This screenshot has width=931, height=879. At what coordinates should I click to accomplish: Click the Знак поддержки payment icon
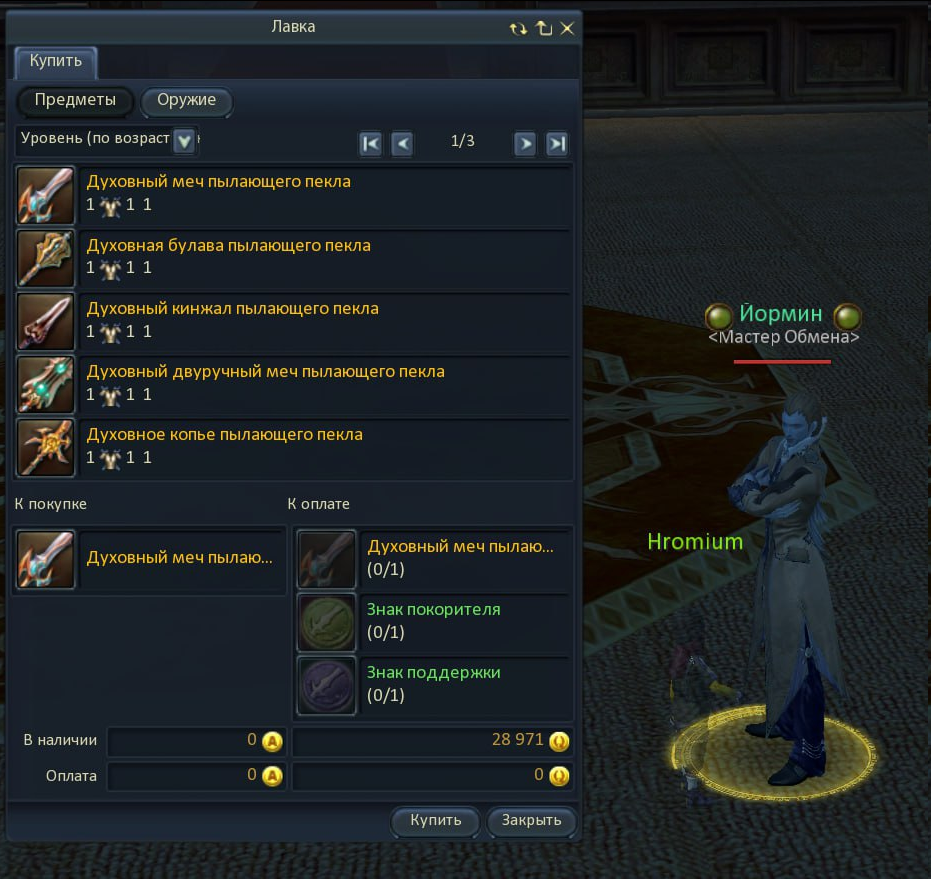tap(327, 685)
